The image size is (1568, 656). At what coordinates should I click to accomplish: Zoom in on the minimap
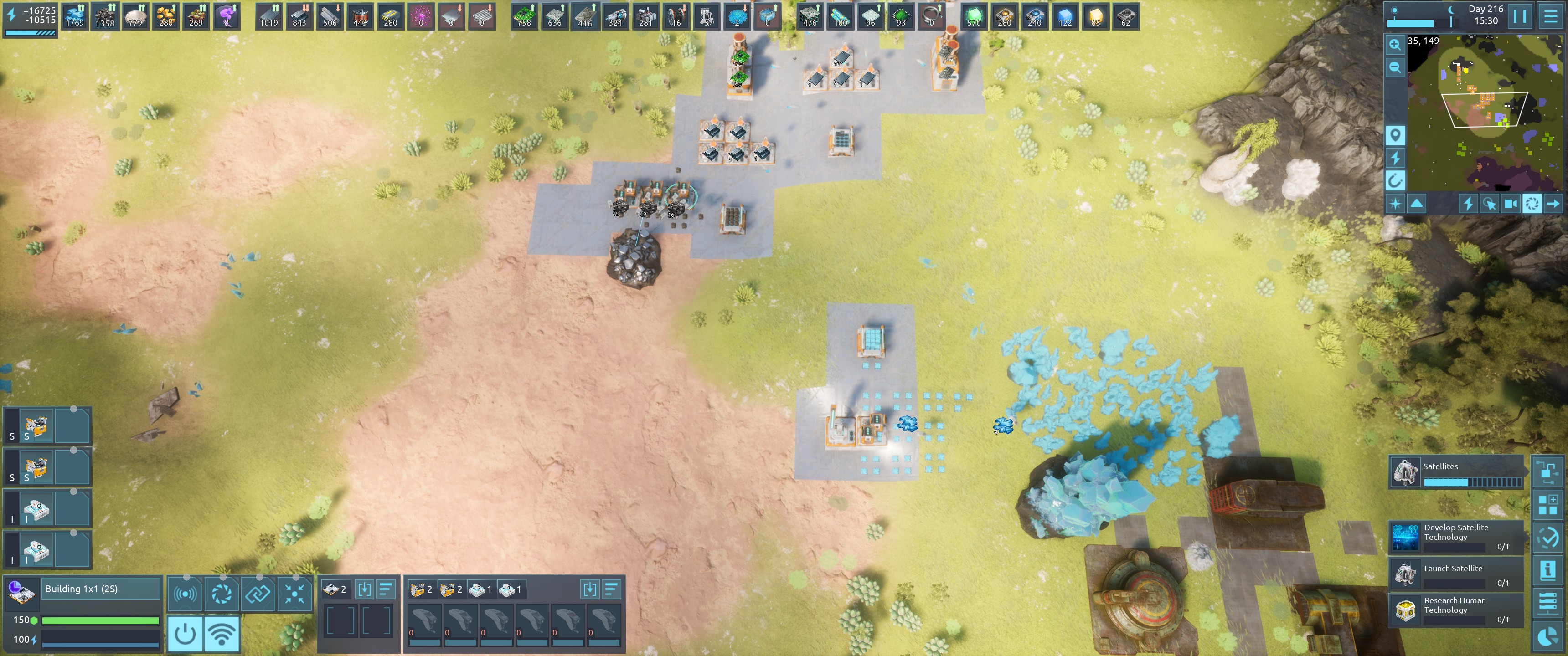tap(1394, 45)
